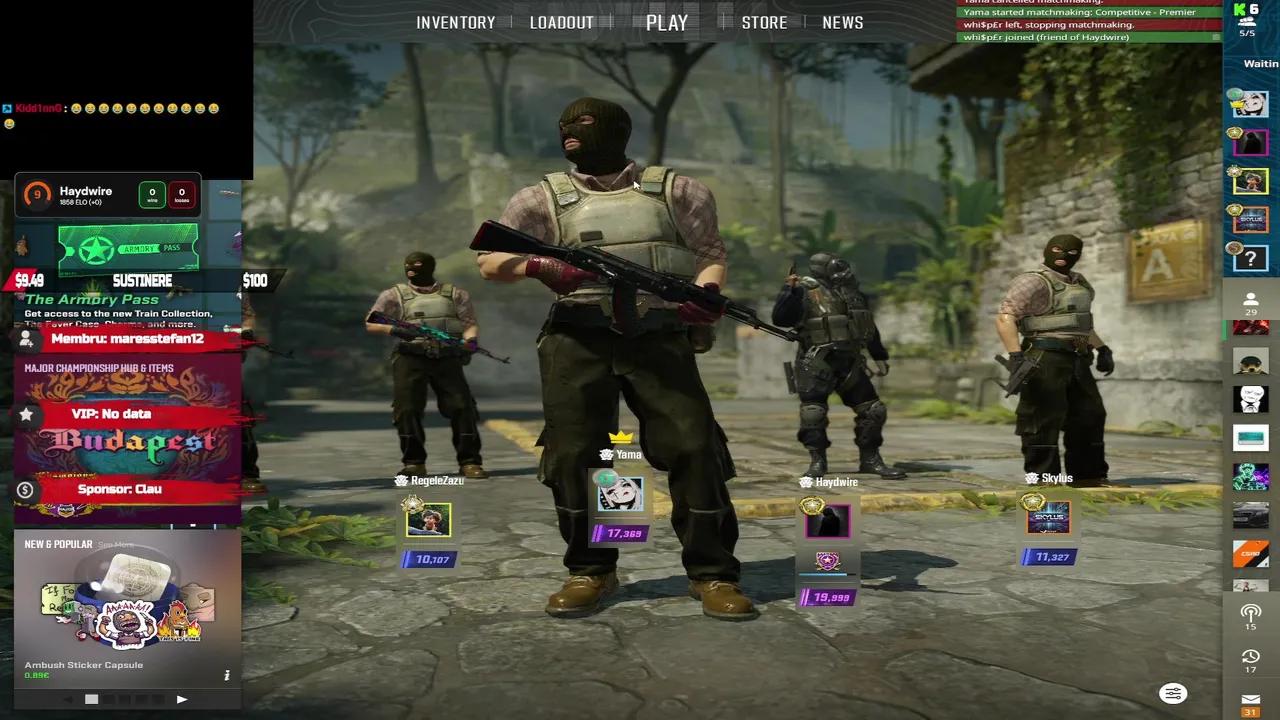
Task: Click Yama's avatar on the player card
Action: [620, 495]
